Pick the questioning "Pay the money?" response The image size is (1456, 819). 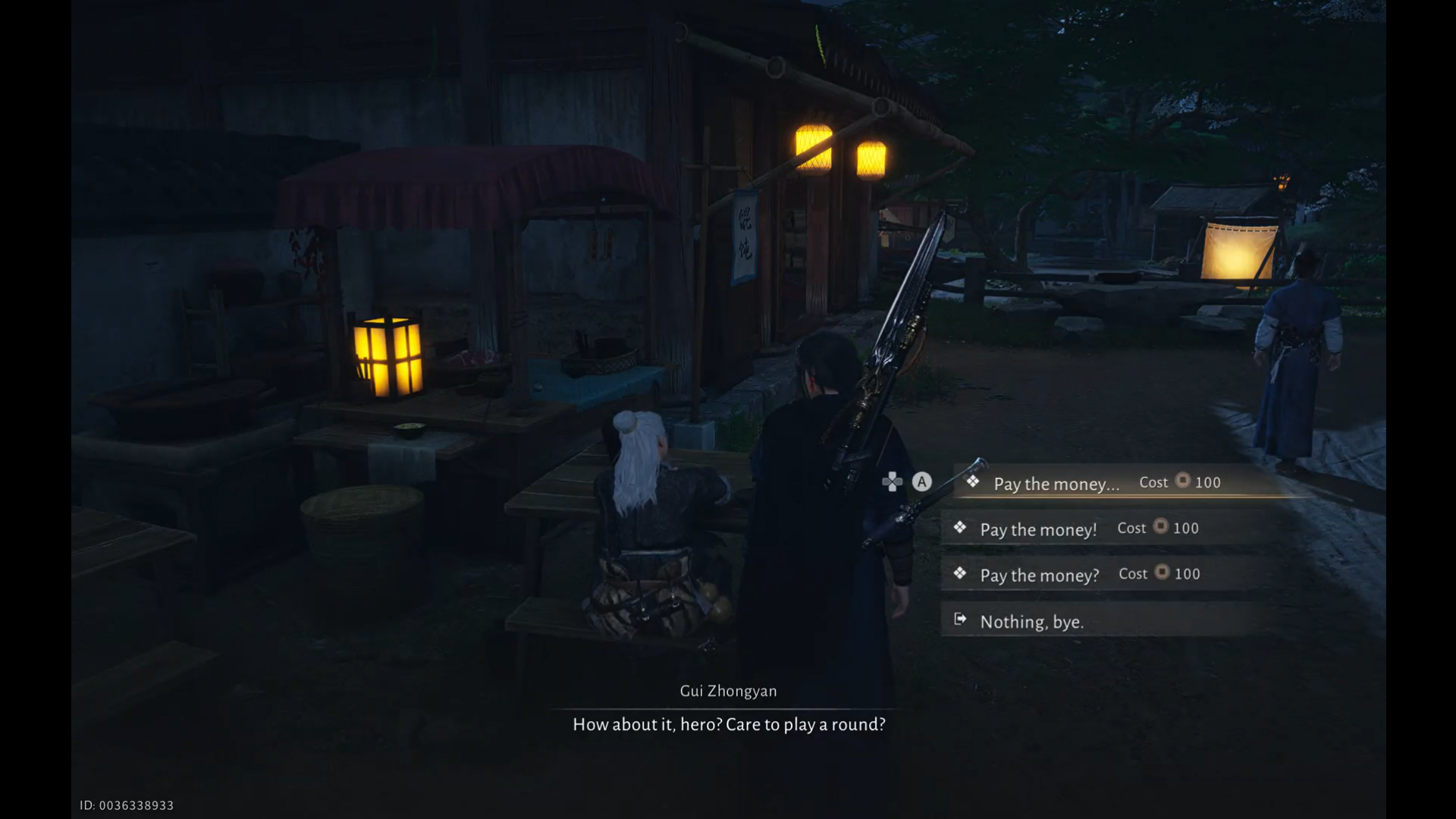click(x=1039, y=575)
